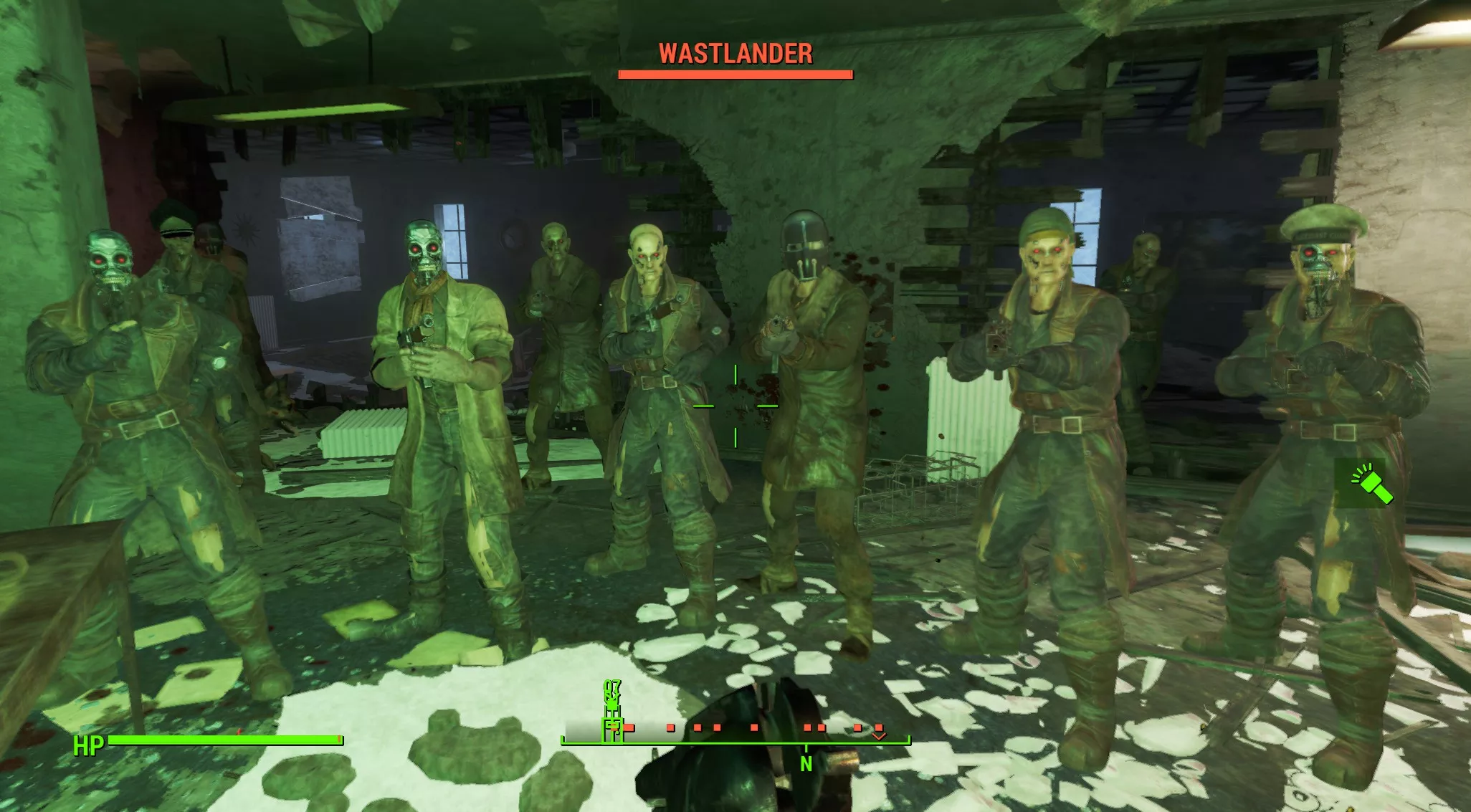Click the compass bar's N heading
The width and height of the screenshot is (1471, 812).
(806, 764)
